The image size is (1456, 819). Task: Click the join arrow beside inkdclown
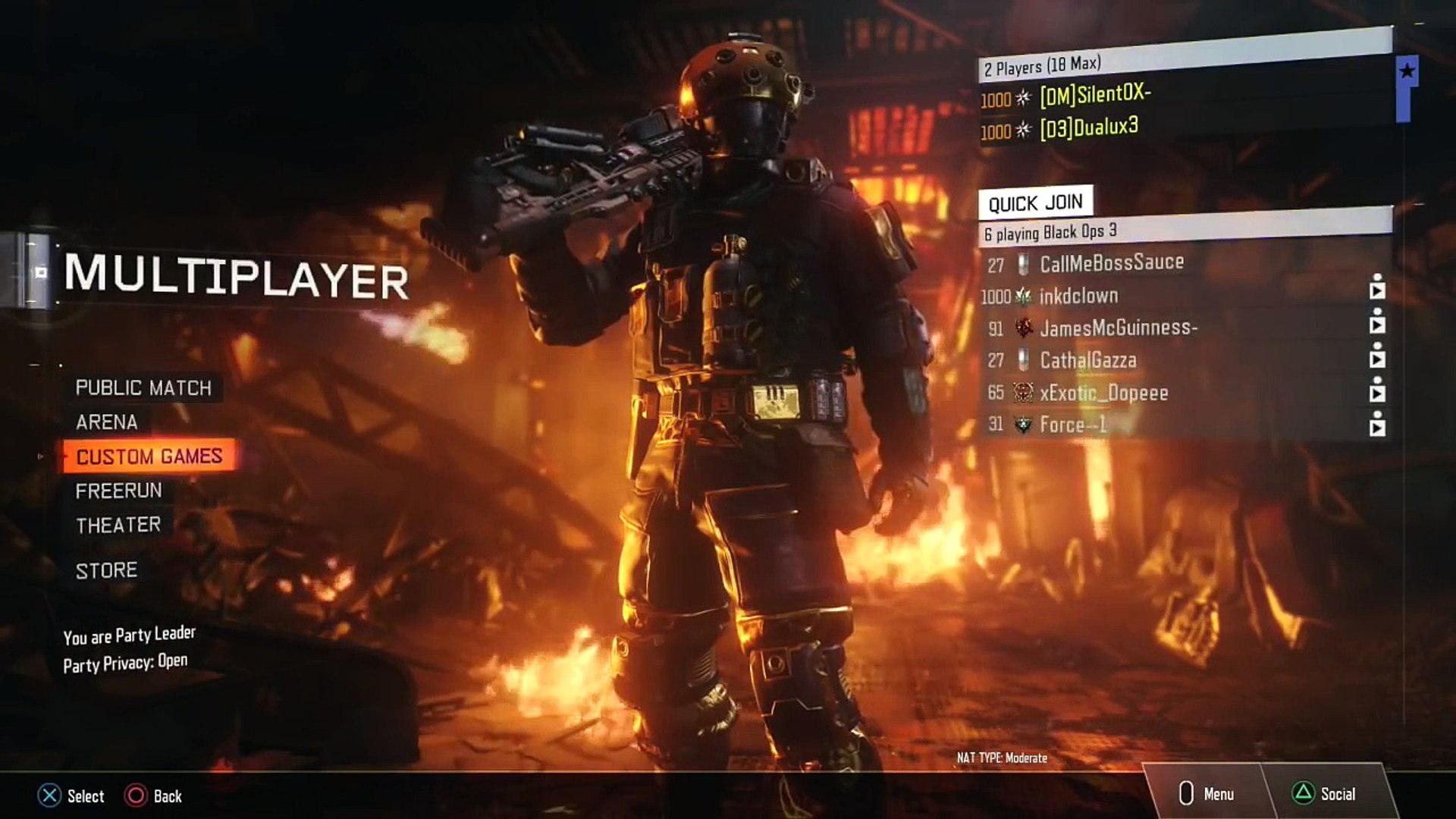1377,291
